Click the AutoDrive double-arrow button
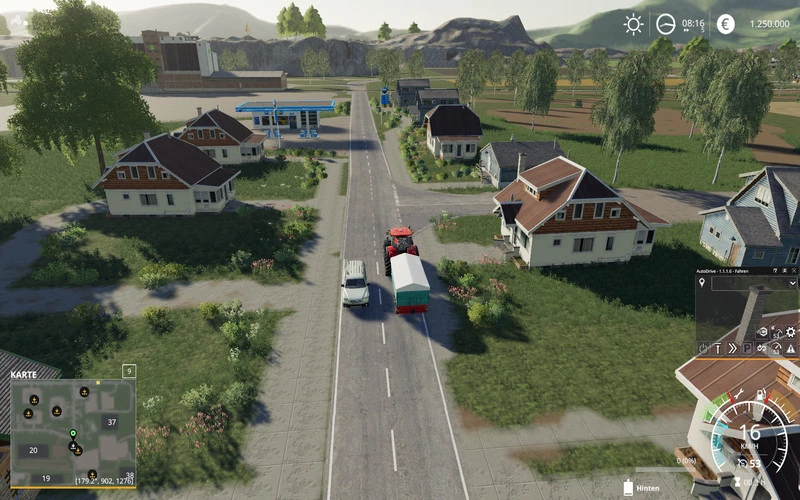This screenshot has height=500, width=800. click(733, 348)
